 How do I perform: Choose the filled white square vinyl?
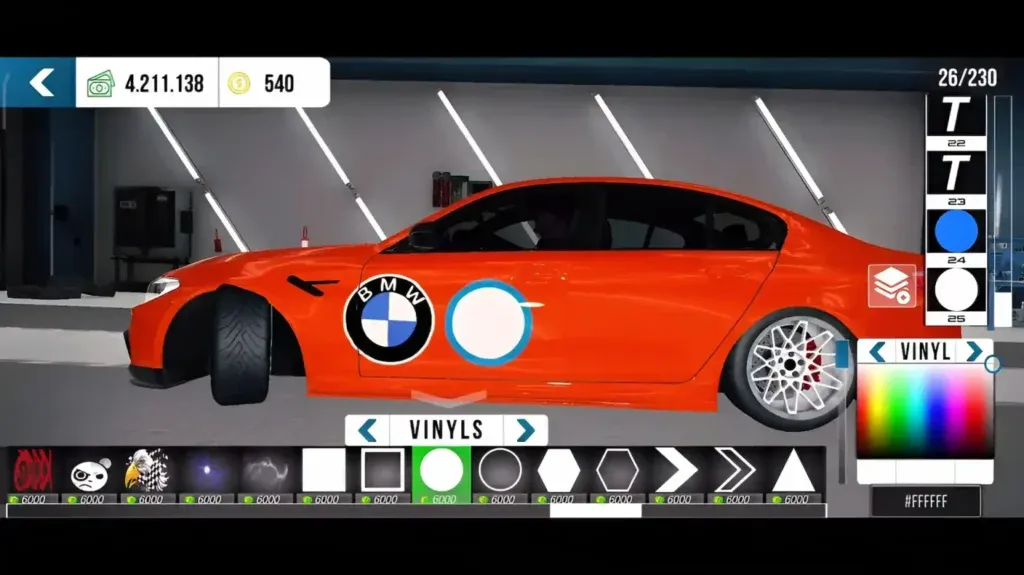point(323,470)
